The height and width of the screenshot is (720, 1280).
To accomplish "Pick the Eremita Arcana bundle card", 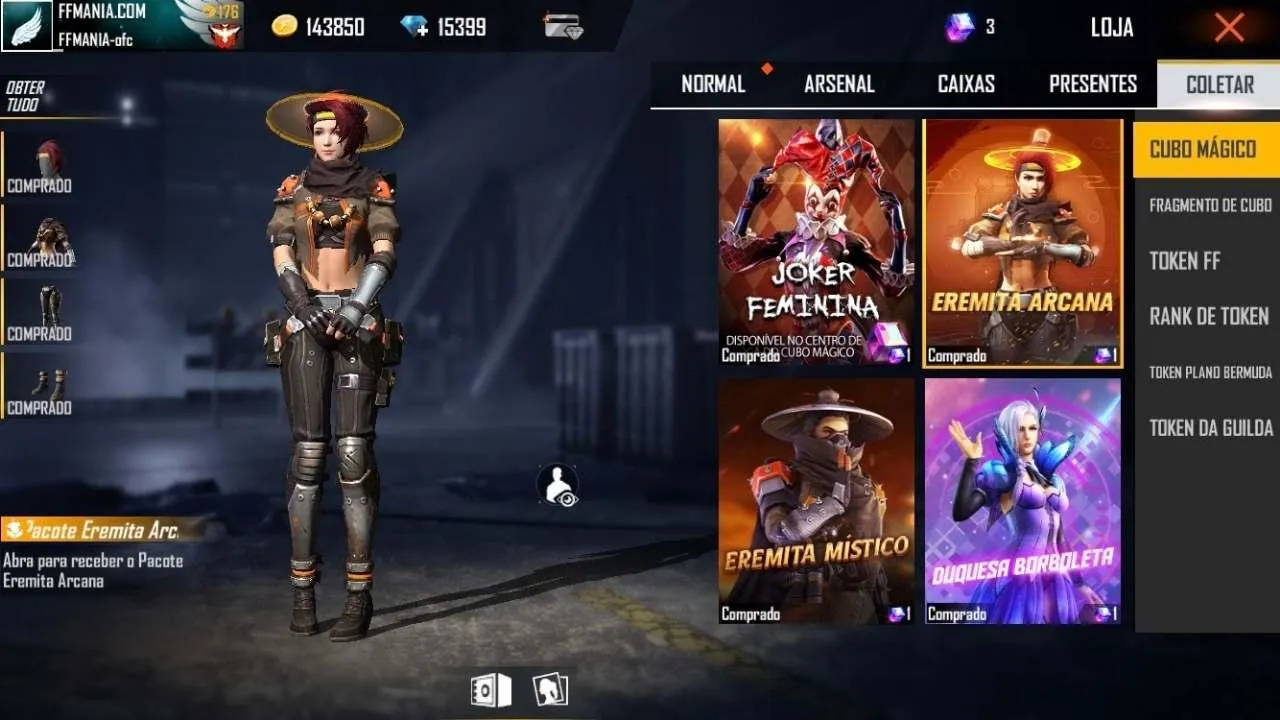I will coord(1022,242).
